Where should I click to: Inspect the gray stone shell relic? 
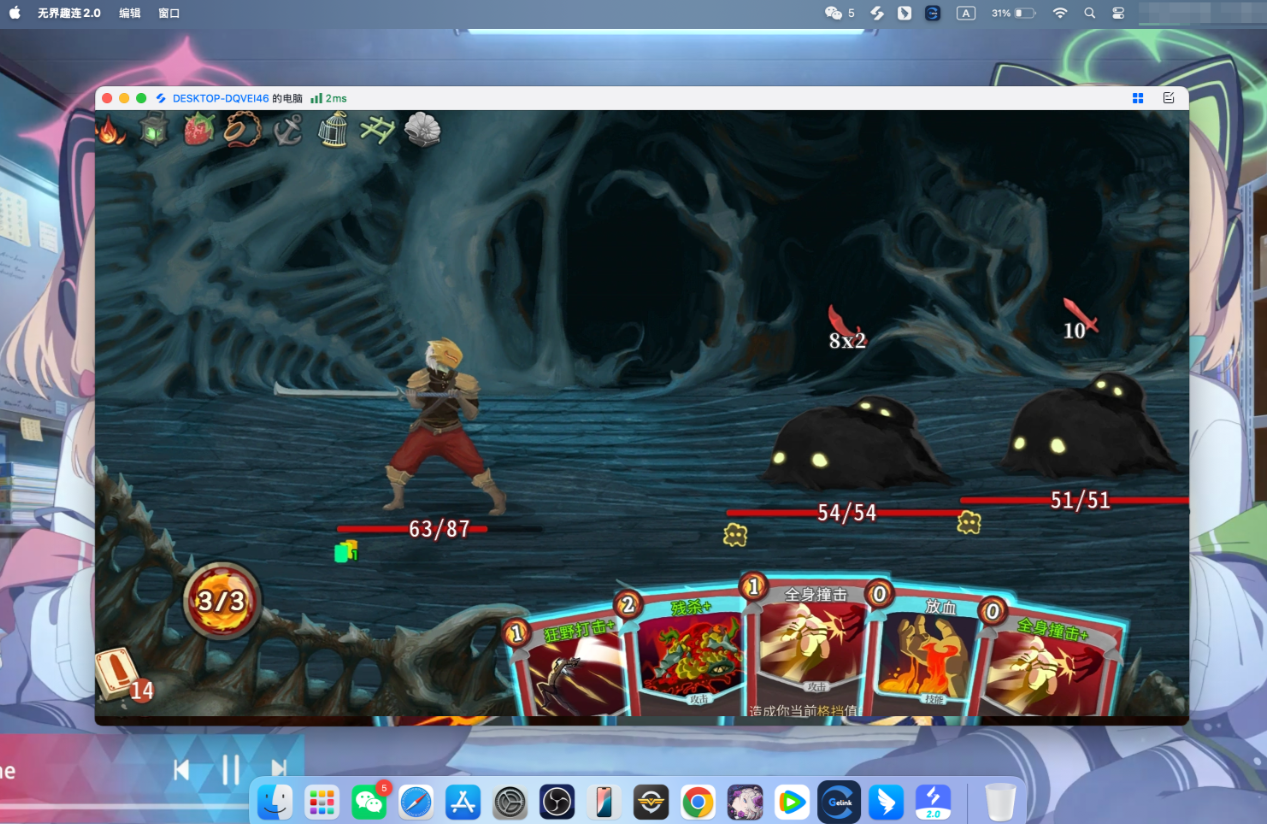tap(422, 130)
